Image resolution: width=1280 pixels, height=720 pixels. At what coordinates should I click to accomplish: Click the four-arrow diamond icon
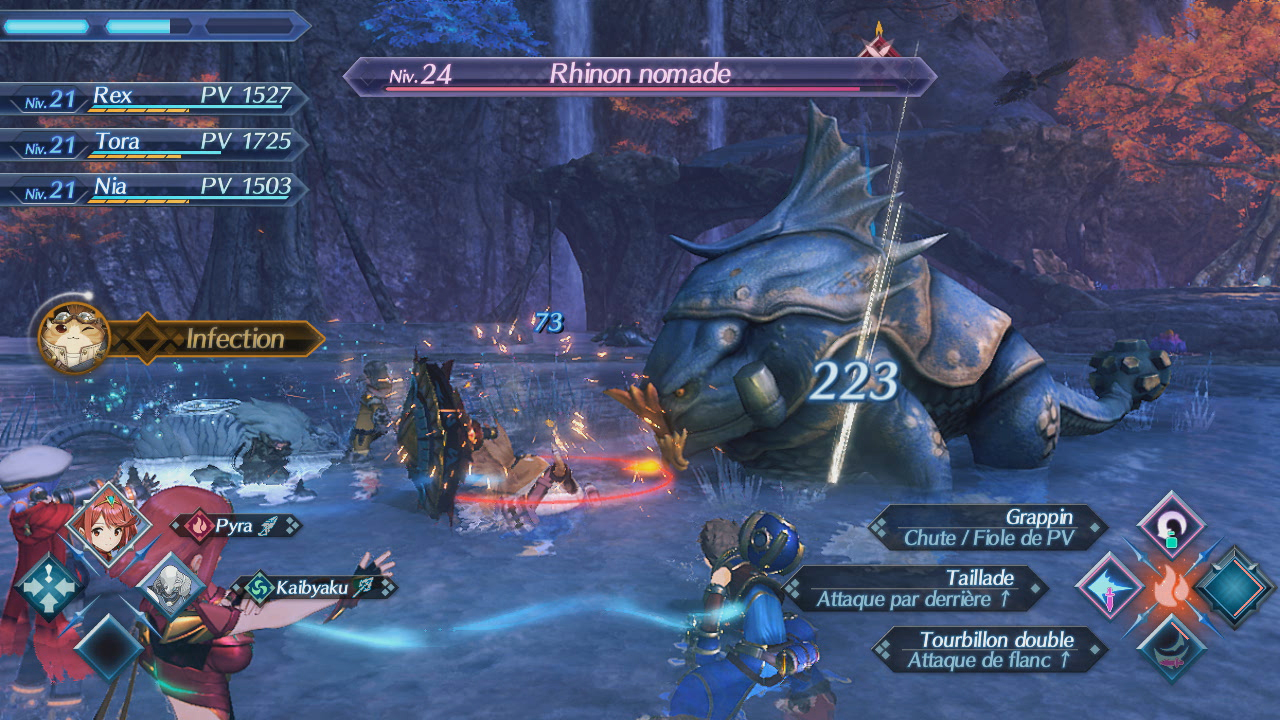point(47,585)
